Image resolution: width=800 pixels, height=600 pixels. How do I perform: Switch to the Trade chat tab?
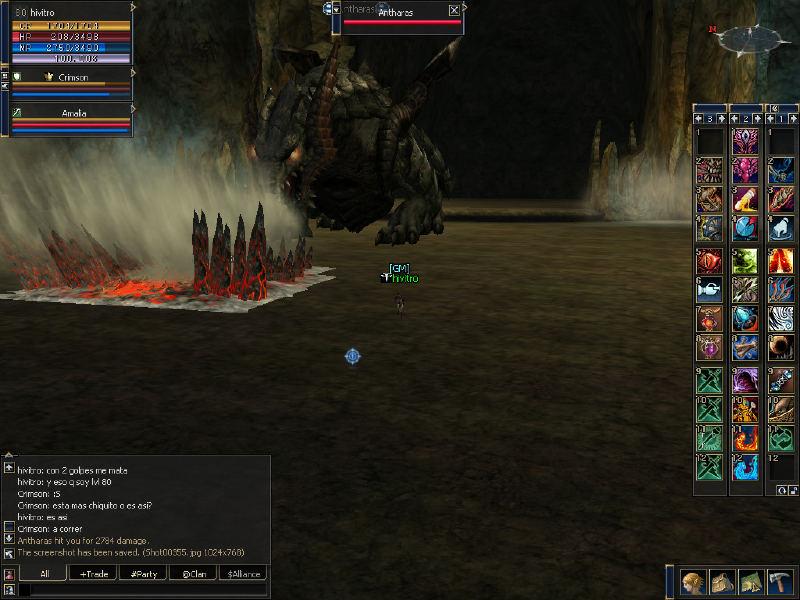point(92,574)
